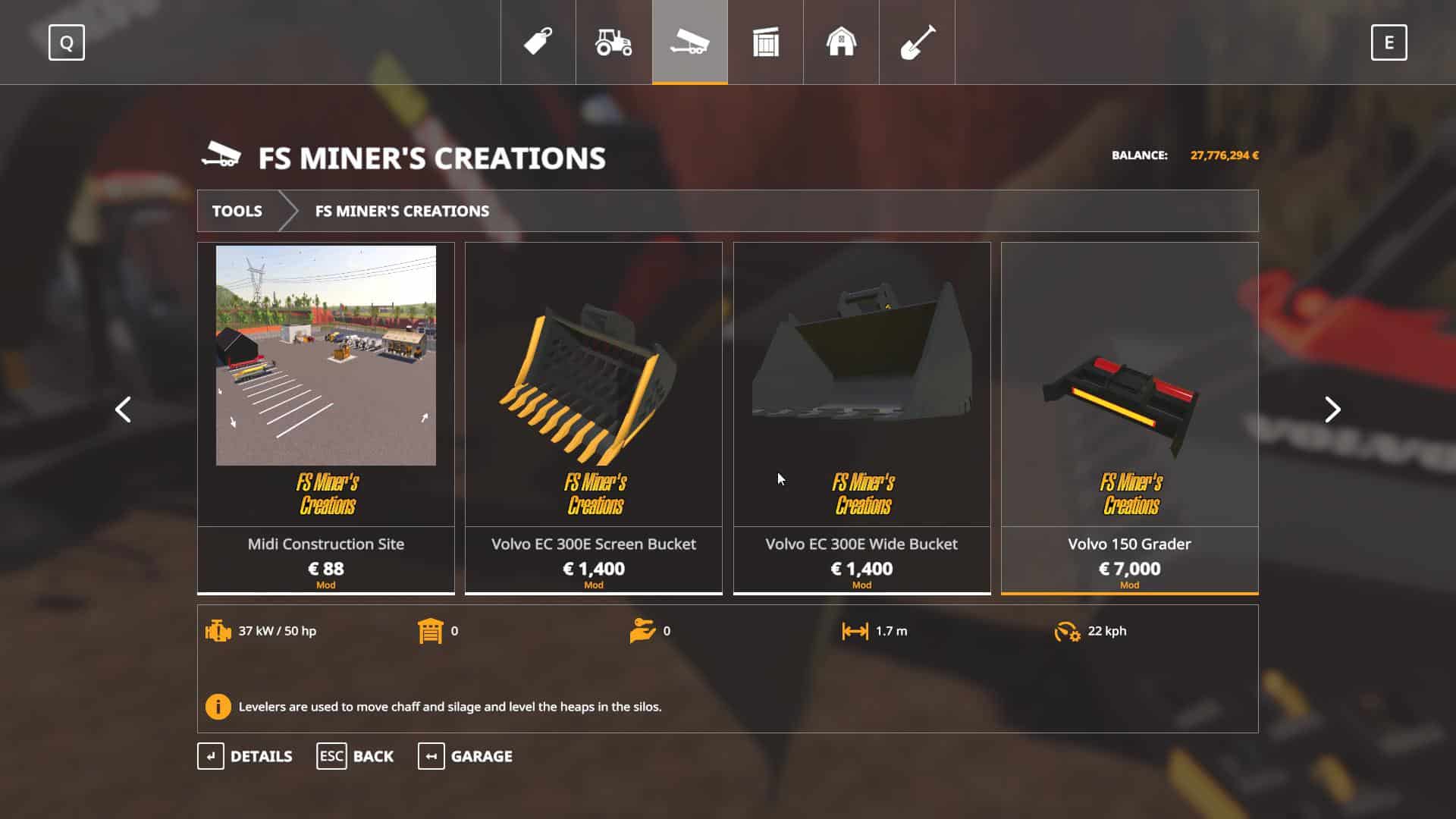1456x819 pixels.
Task: Switch to the tractor vehicles tab
Action: click(x=613, y=42)
